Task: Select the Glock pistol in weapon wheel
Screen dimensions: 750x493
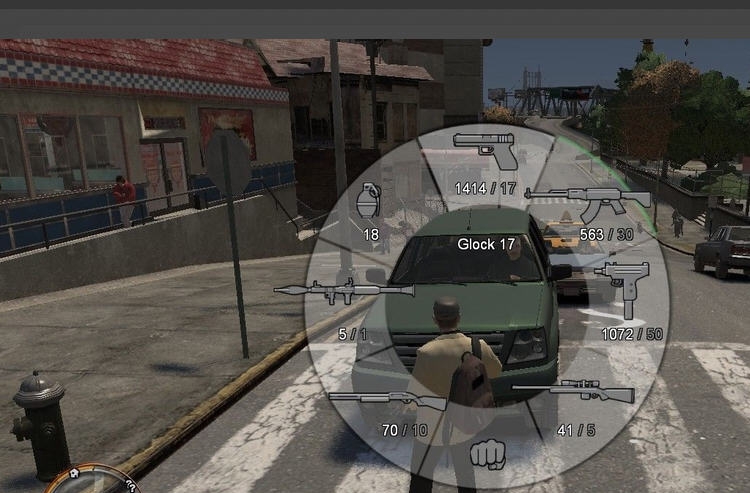Action: coord(486,151)
